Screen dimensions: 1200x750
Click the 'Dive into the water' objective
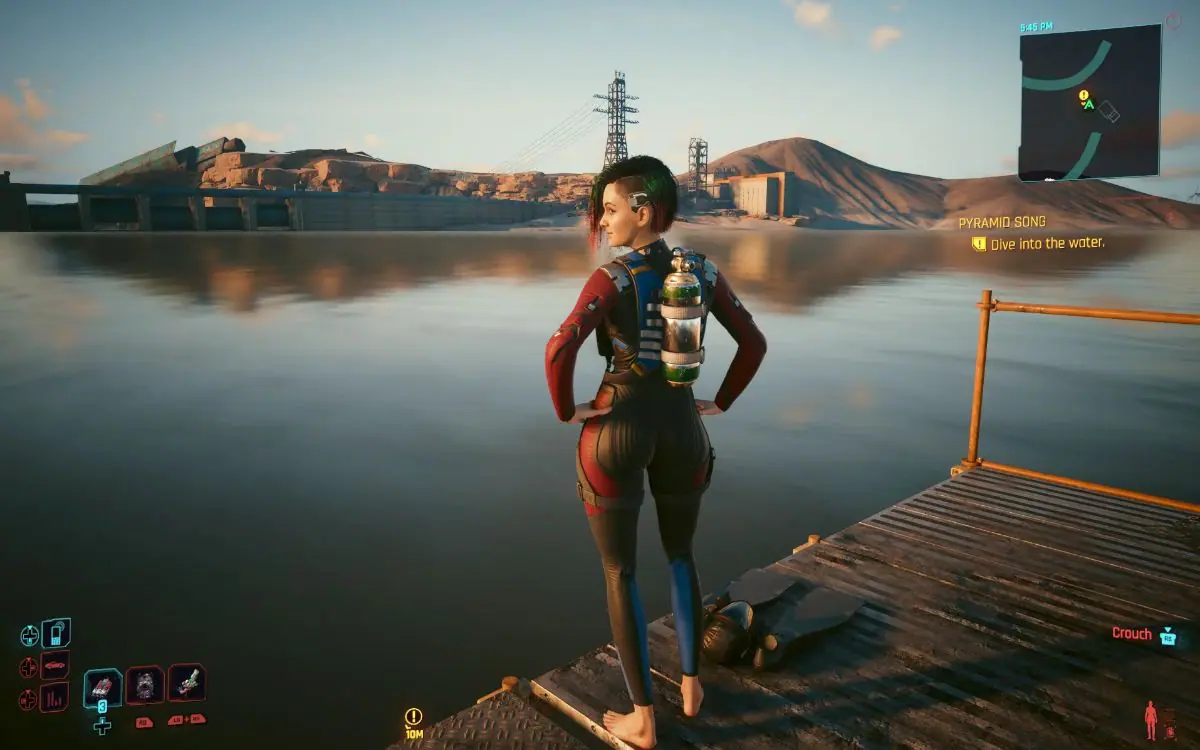pyautogui.click(x=1046, y=243)
